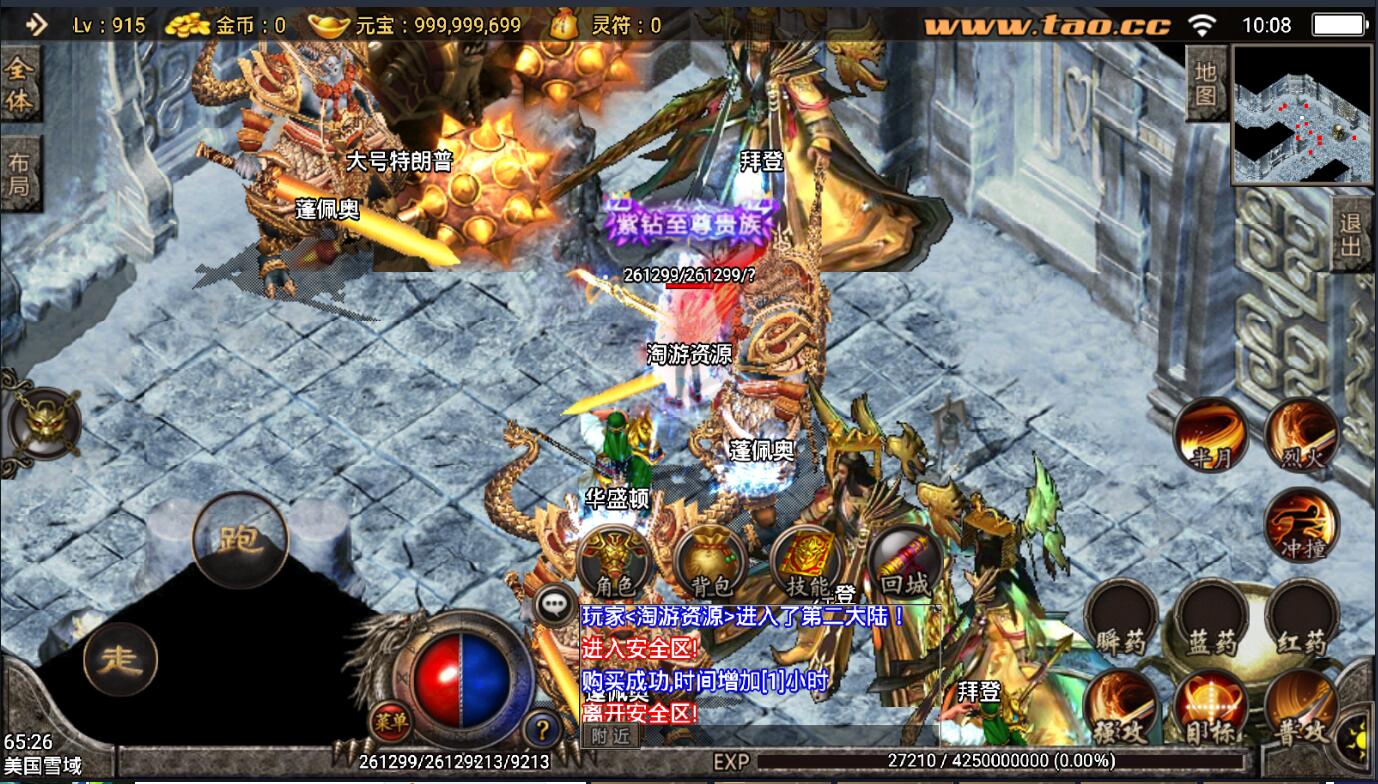The image size is (1378, 784).
Task: Tap the 瞬药 instant potion slot
Action: click(1121, 616)
